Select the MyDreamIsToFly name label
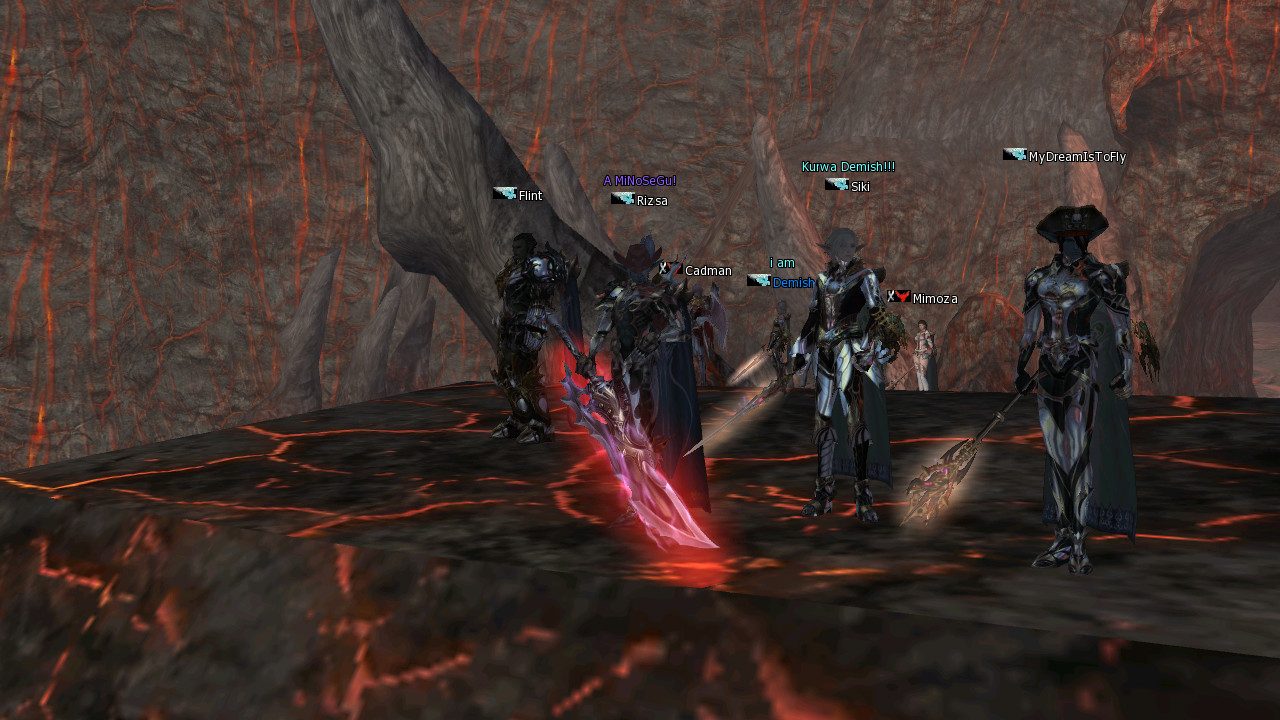The image size is (1280, 720). point(1076,157)
